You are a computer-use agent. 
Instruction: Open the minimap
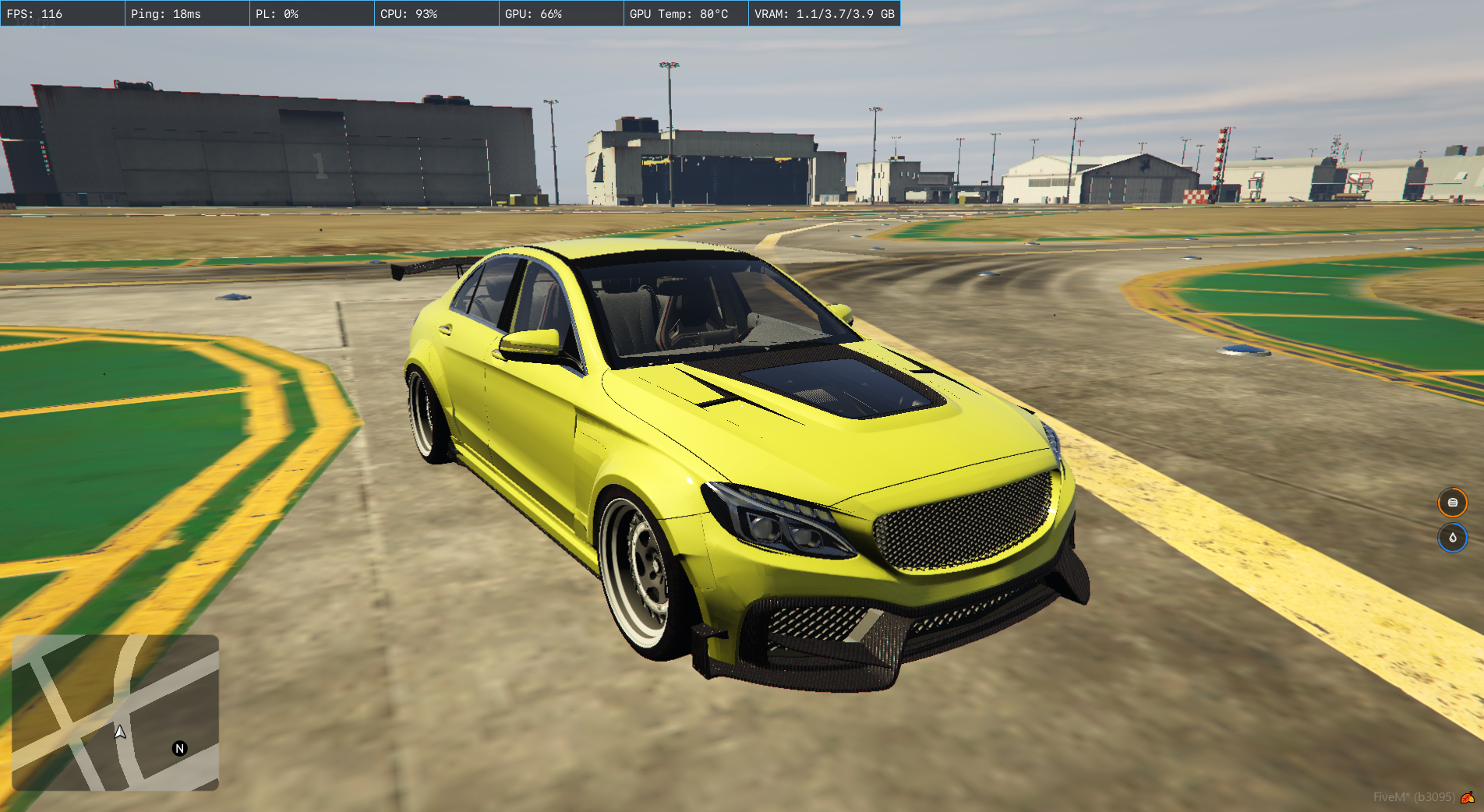tap(115, 712)
